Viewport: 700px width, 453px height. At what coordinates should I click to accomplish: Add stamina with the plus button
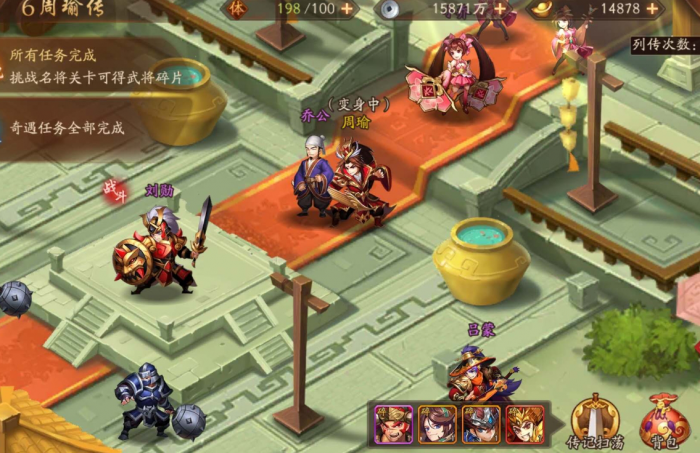tap(347, 9)
